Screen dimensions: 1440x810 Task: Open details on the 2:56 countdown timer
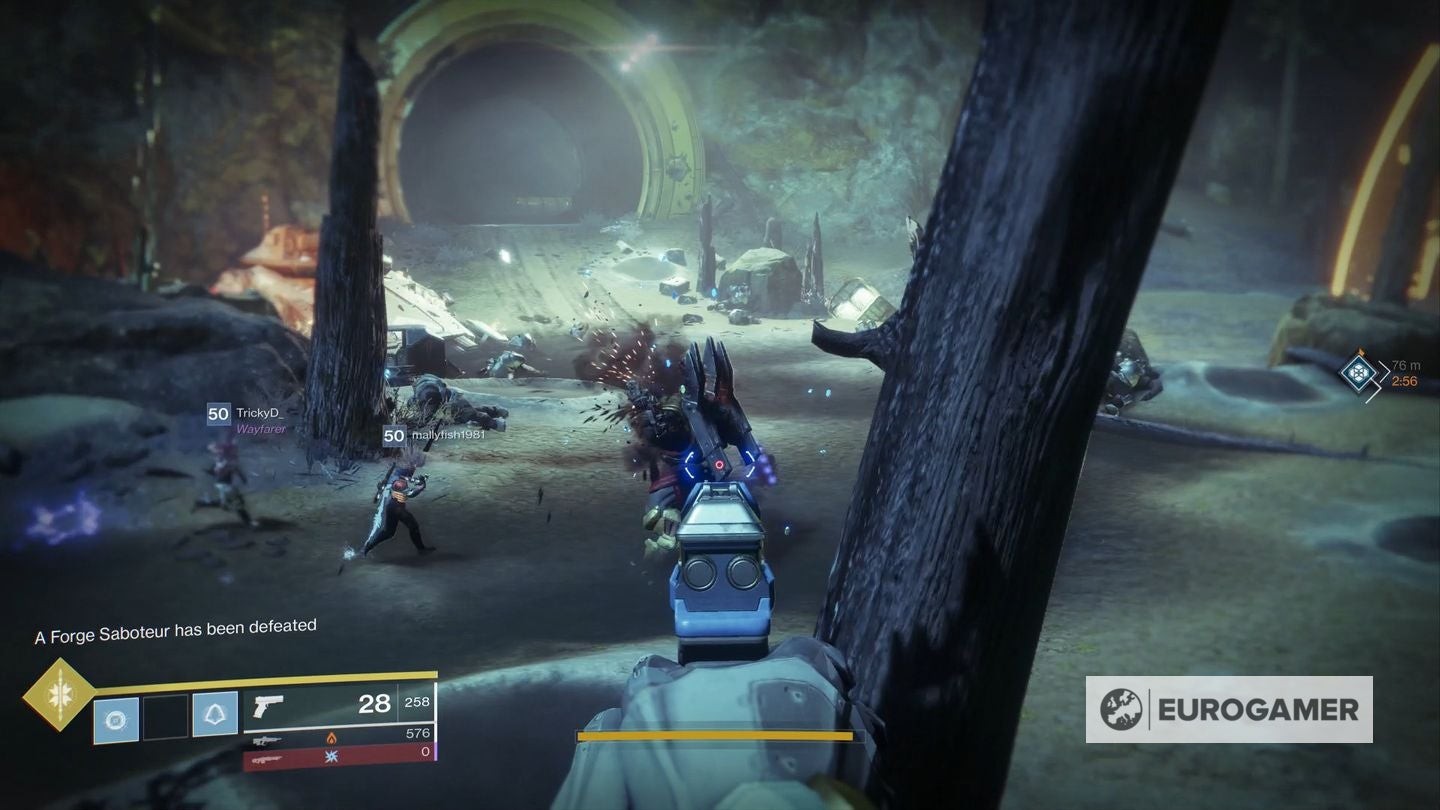tap(1406, 381)
